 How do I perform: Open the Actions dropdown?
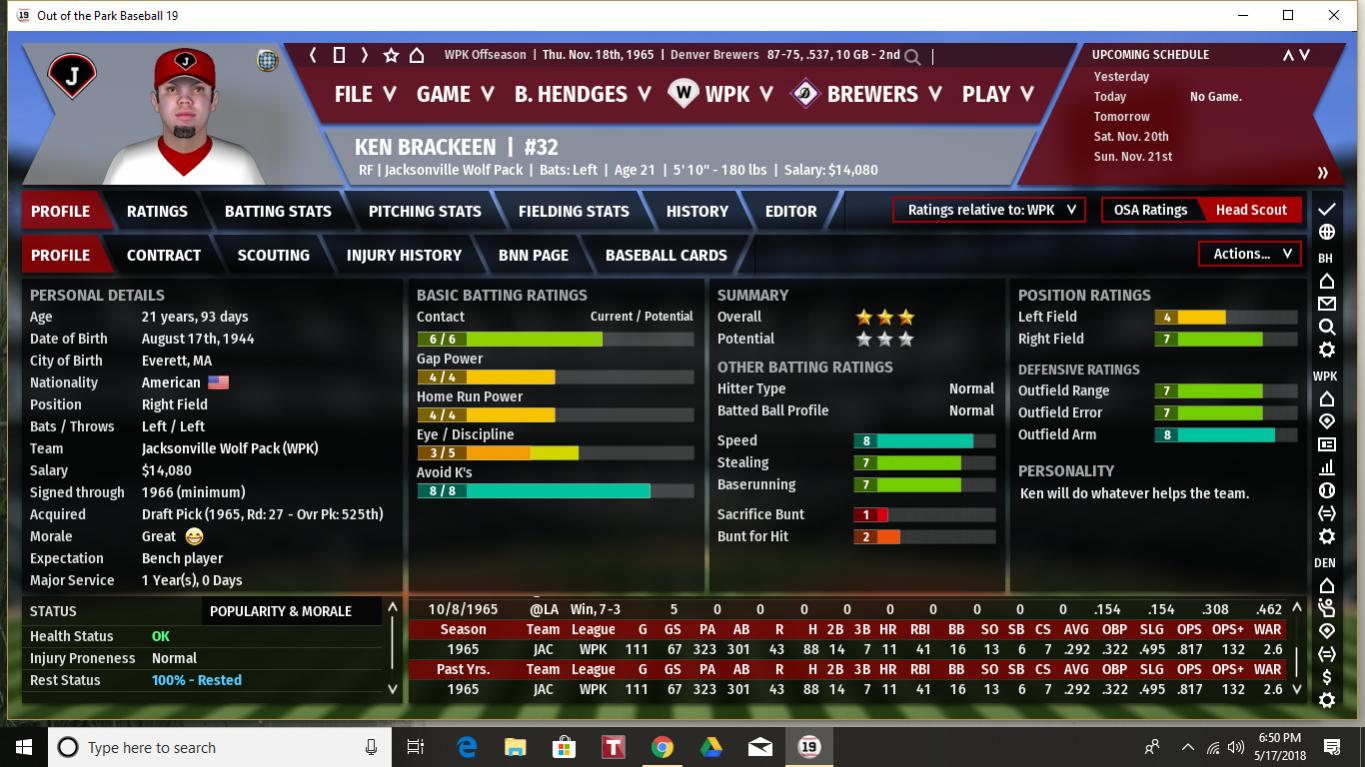1250,254
